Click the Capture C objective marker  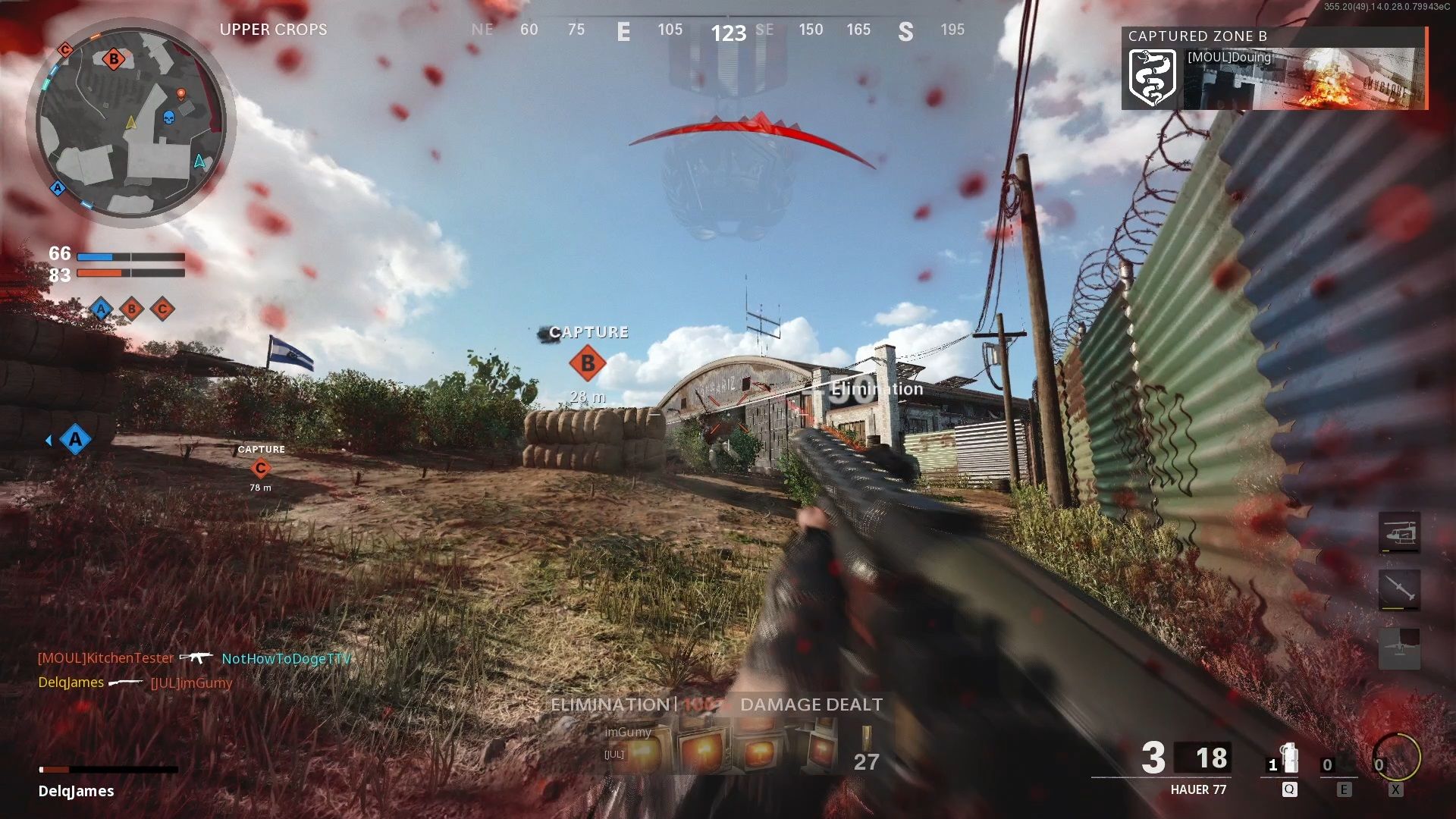(x=262, y=469)
